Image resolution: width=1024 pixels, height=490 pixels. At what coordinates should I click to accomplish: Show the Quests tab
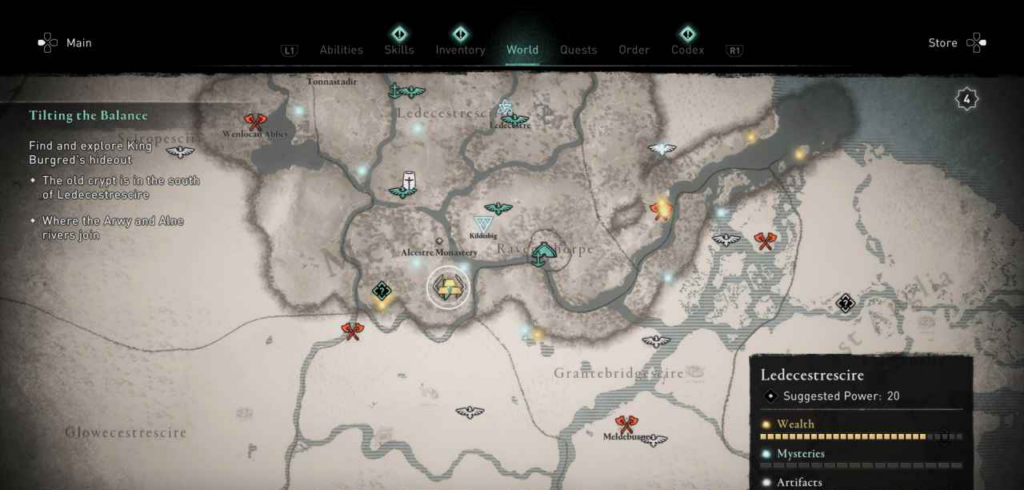(578, 50)
